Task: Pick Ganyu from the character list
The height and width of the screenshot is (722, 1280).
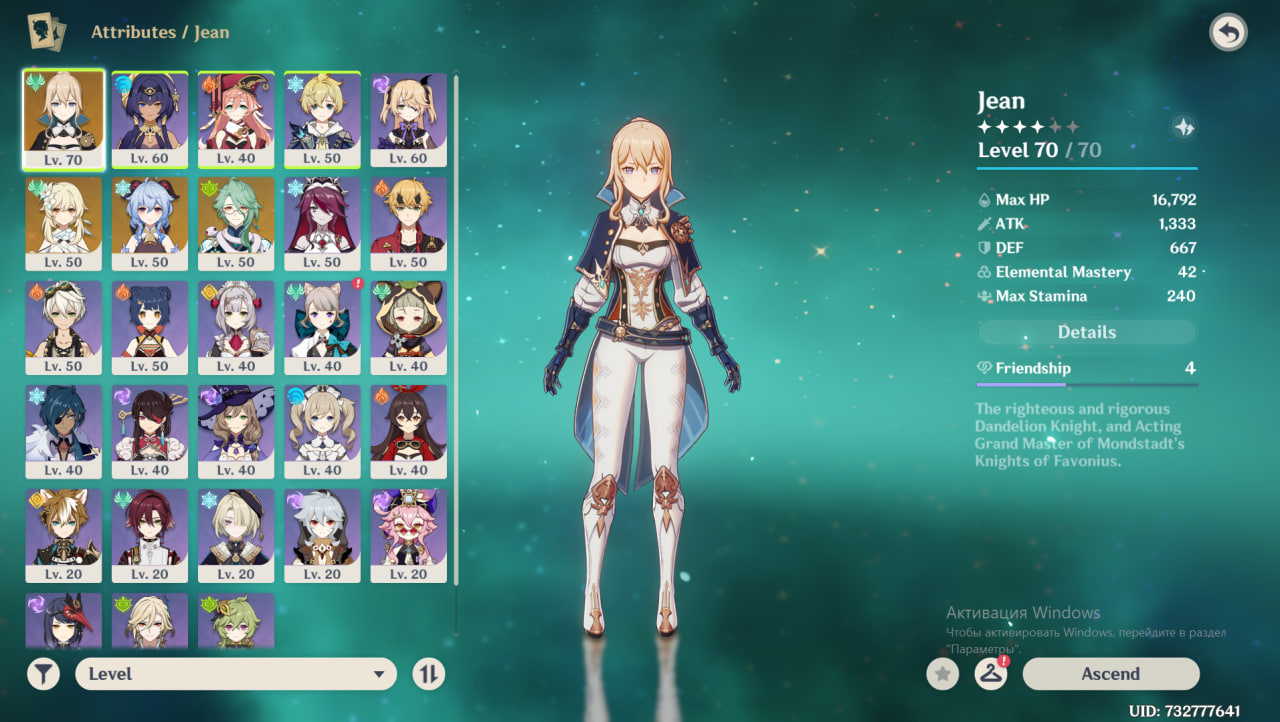Action: coord(150,222)
